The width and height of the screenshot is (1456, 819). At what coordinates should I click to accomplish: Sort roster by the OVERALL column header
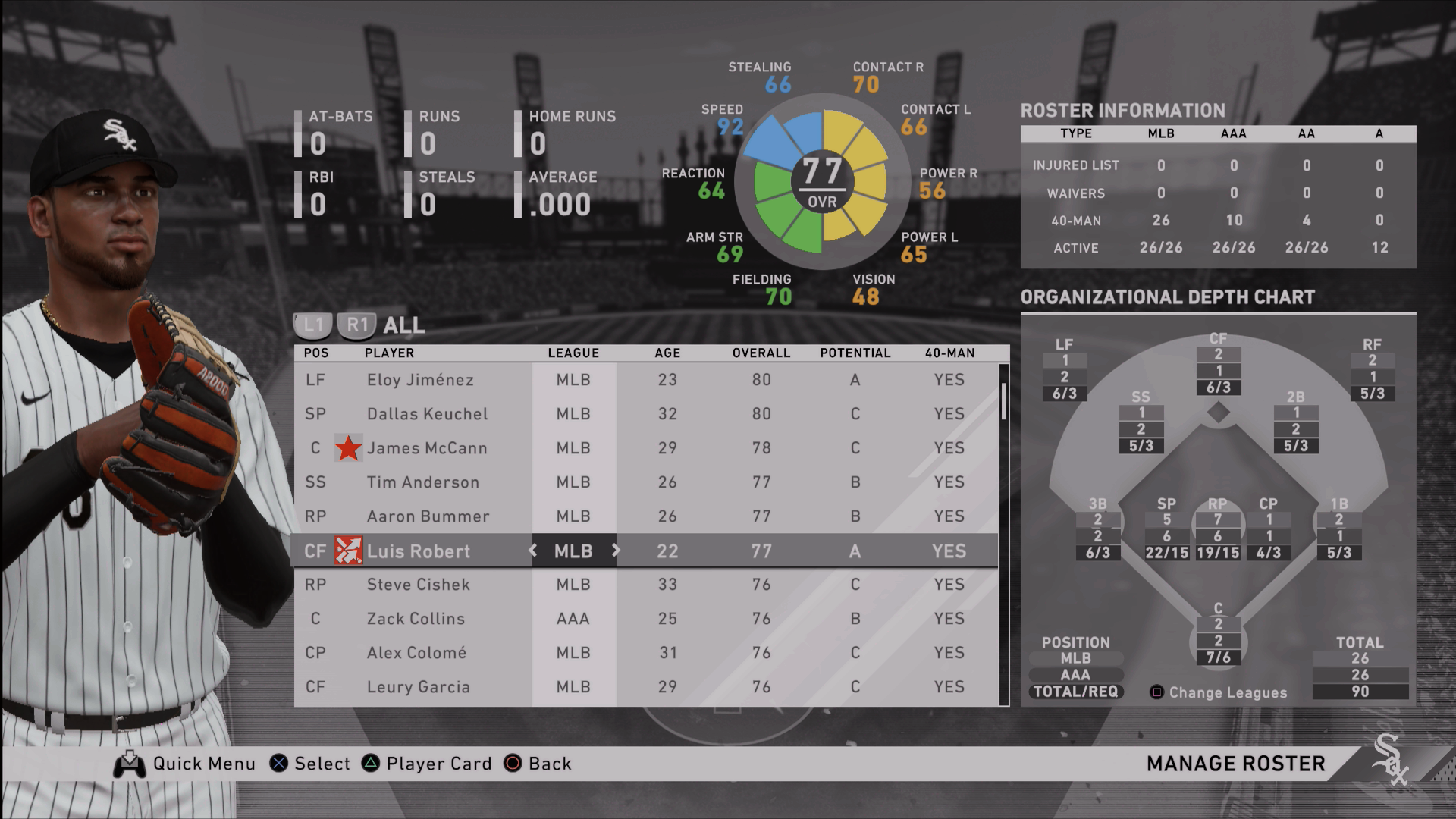[761, 353]
